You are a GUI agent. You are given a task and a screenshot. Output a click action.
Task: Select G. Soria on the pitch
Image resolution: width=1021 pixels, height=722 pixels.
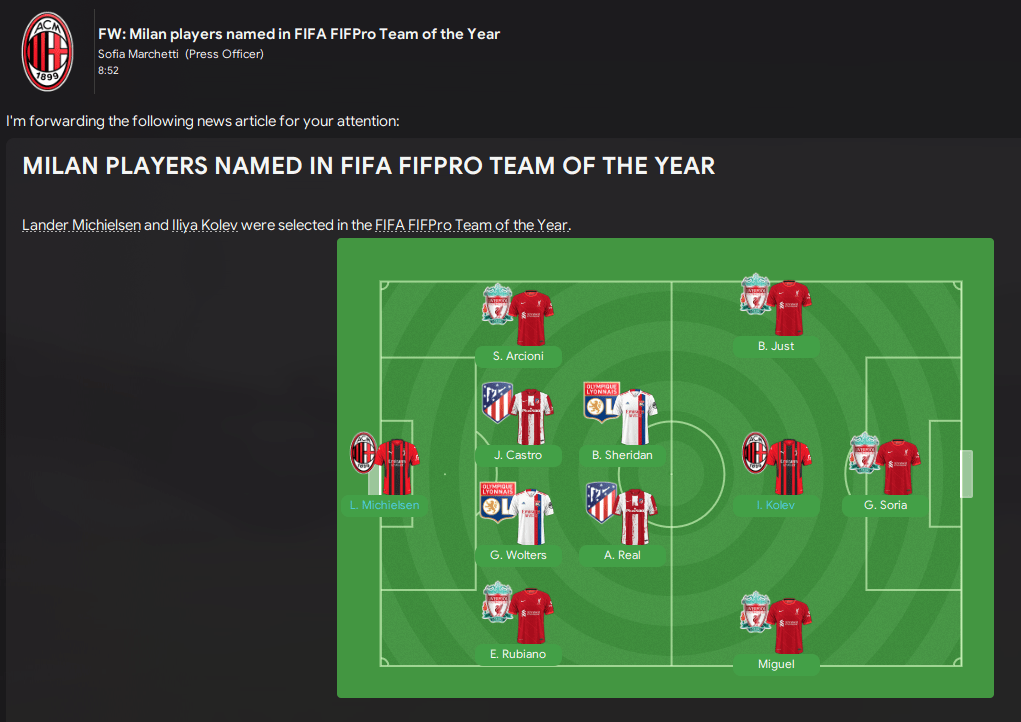click(887, 505)
